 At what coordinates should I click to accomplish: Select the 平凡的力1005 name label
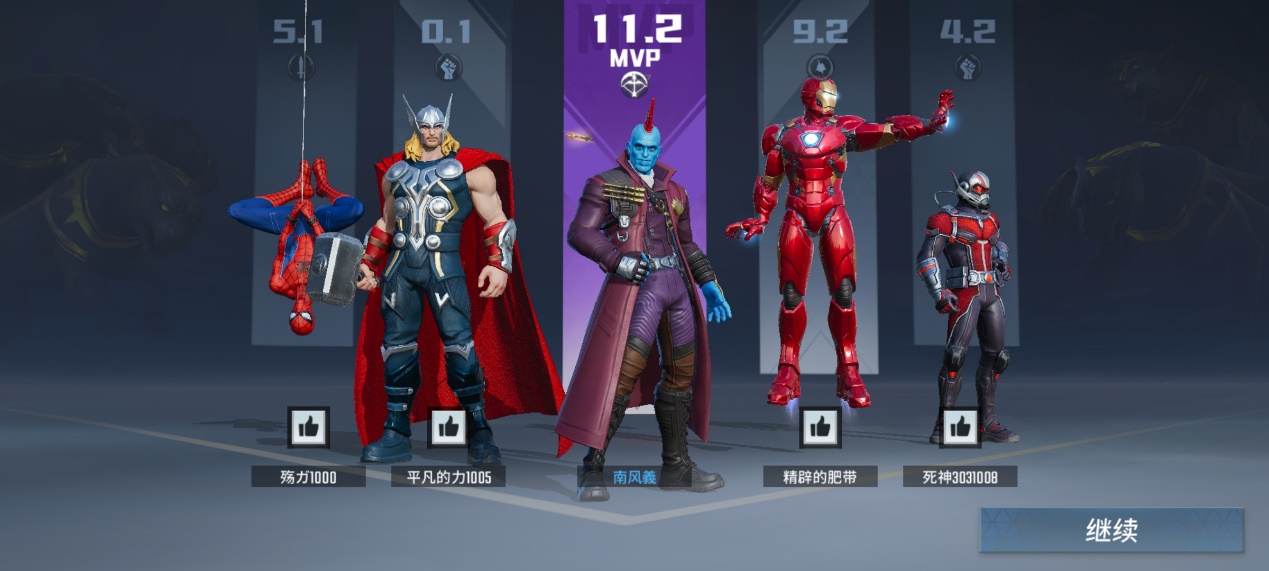448,477
